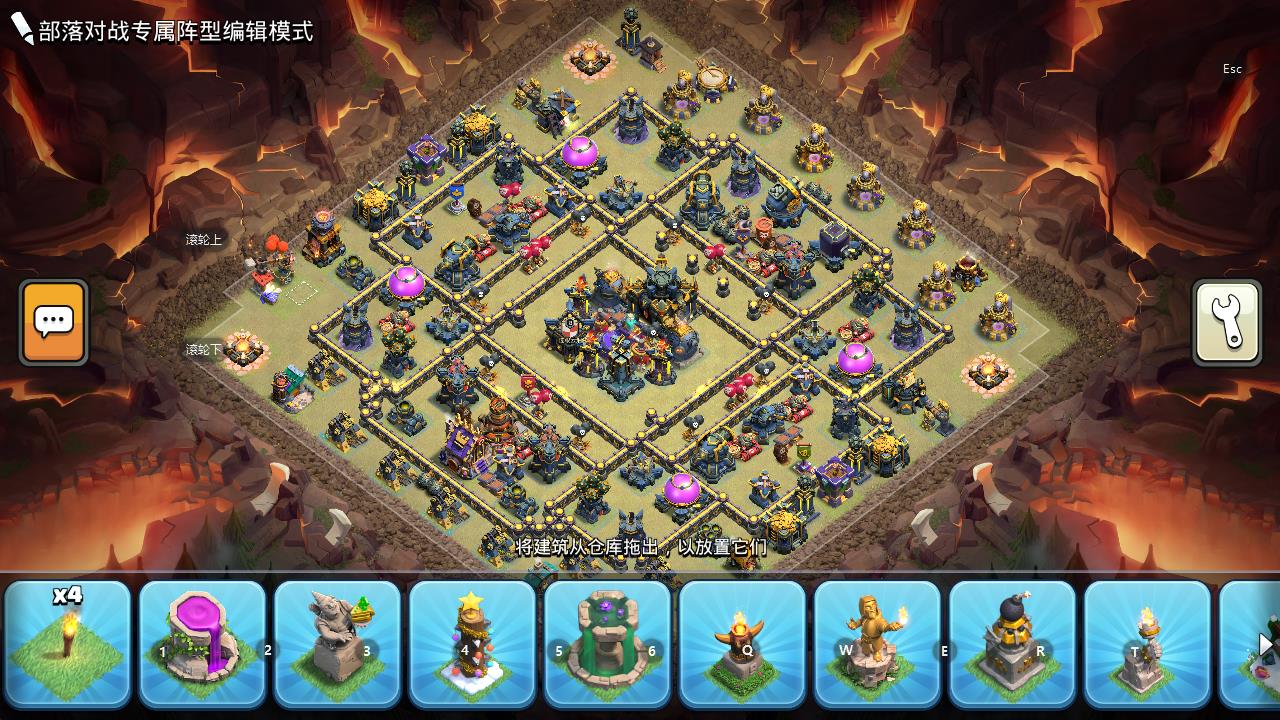1280x720 pixels.
Task: Open the orange chat speech-bubble button
Action: pos(54,322)
